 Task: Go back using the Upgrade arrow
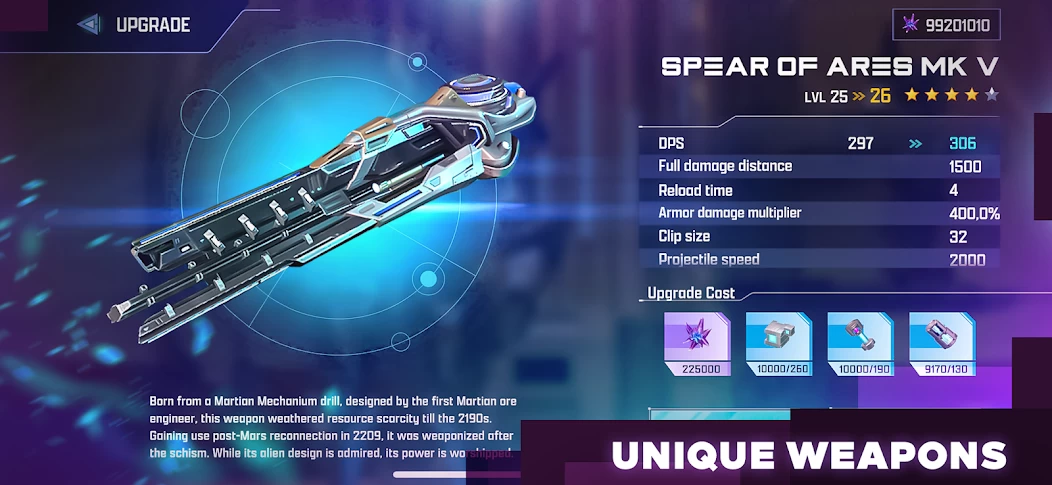pyautogui.click(x=89, y=25)
